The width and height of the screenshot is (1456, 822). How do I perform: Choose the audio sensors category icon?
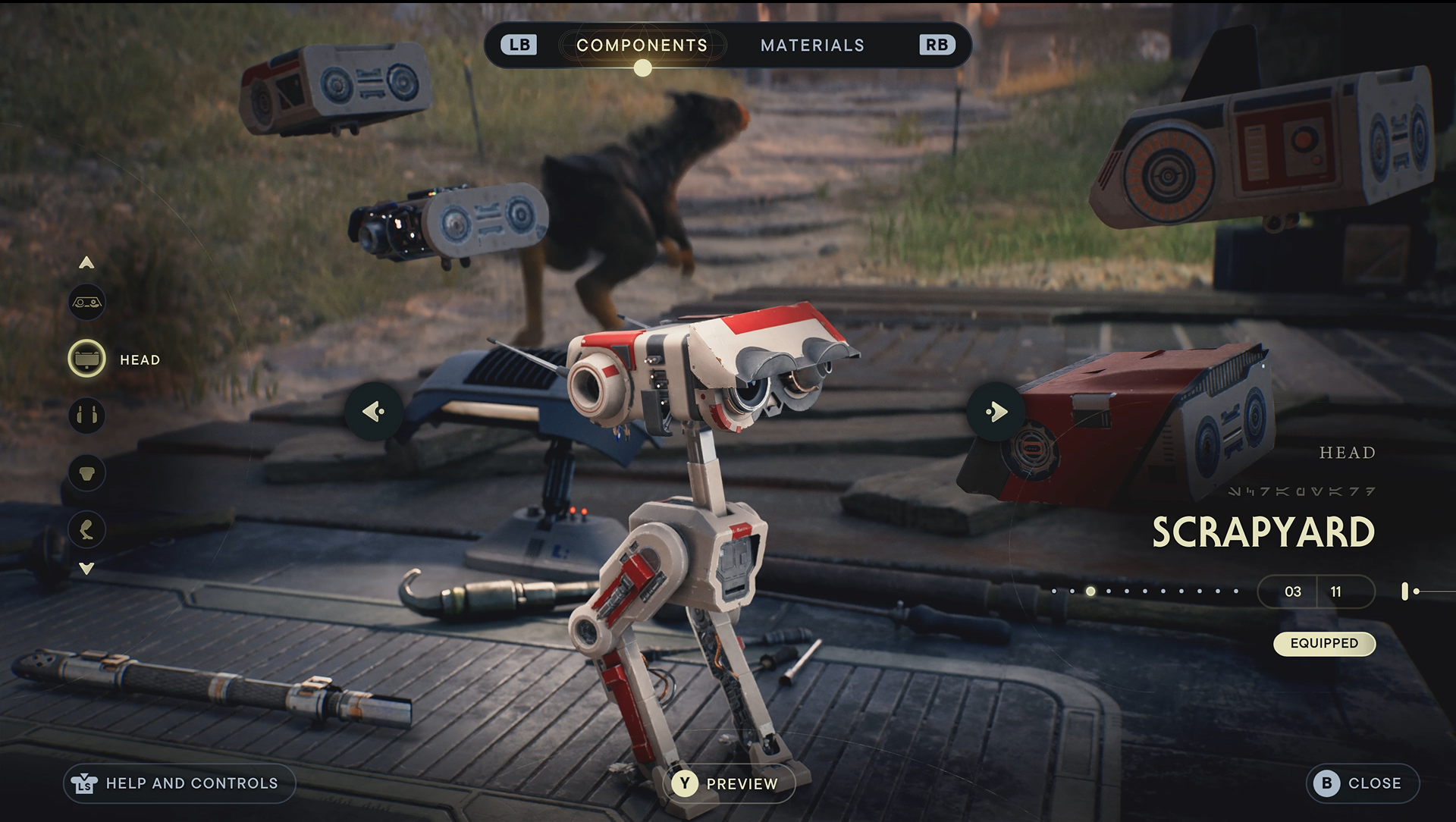[x=87, y=416]
